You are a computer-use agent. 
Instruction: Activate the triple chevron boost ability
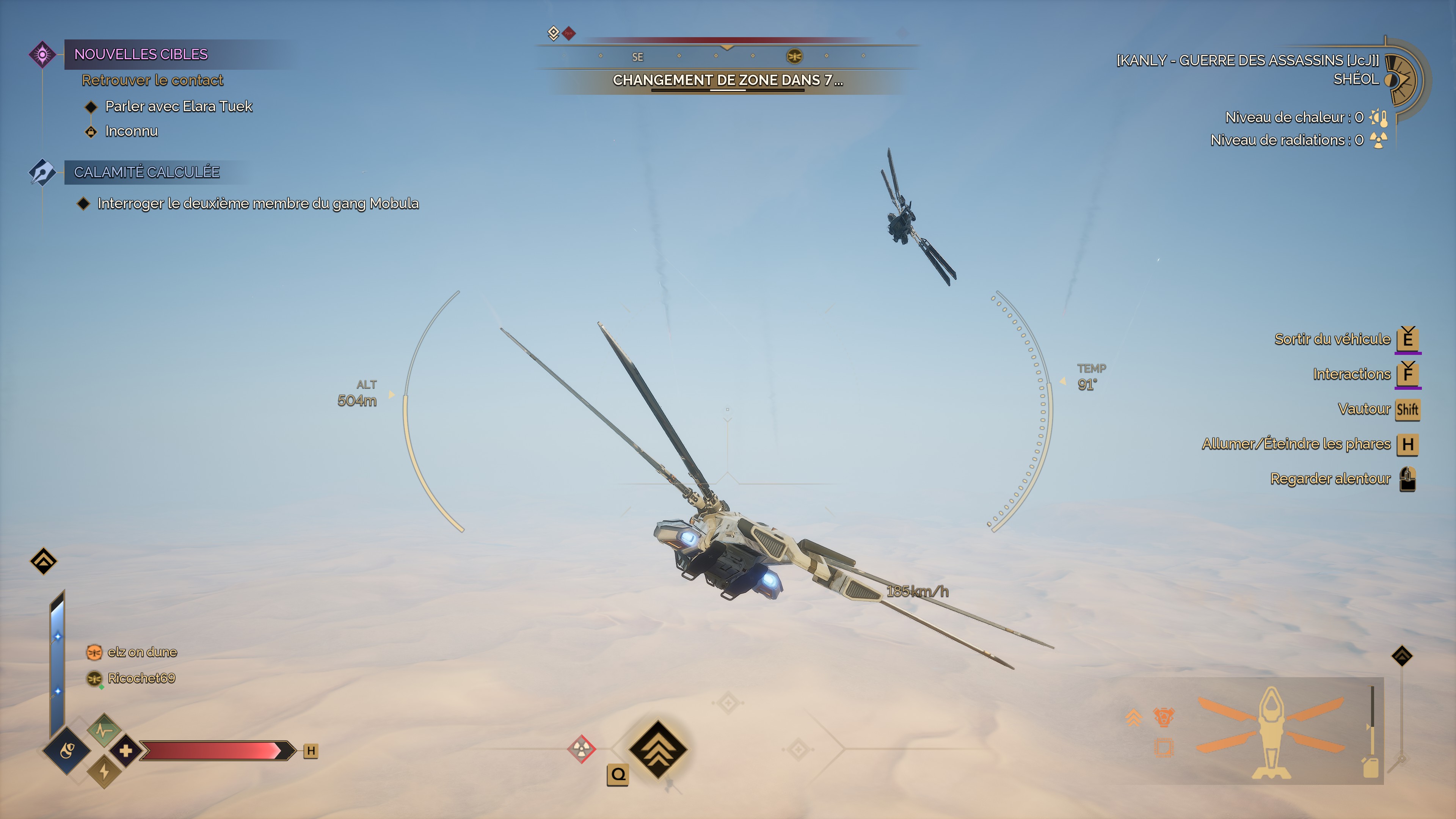click(x=657, y=750)
